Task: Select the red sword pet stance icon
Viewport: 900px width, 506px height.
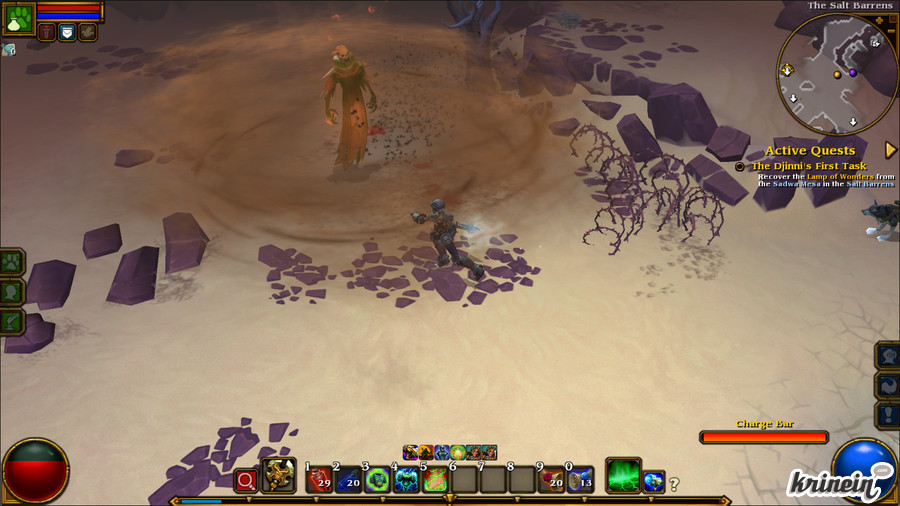Action: pos(47,32)
